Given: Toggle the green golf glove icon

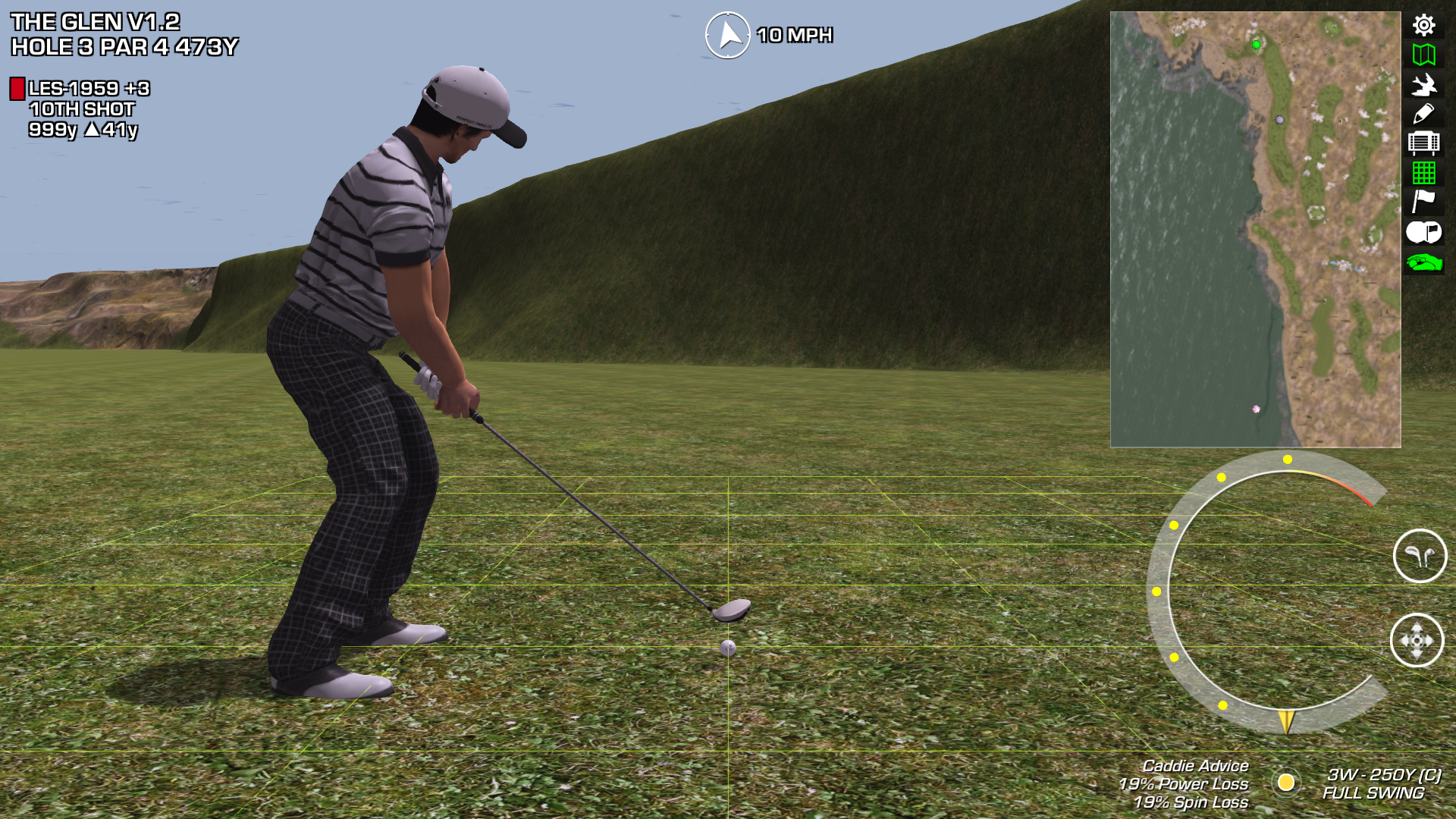Looking at the screenshot, I should (1423, 262).
